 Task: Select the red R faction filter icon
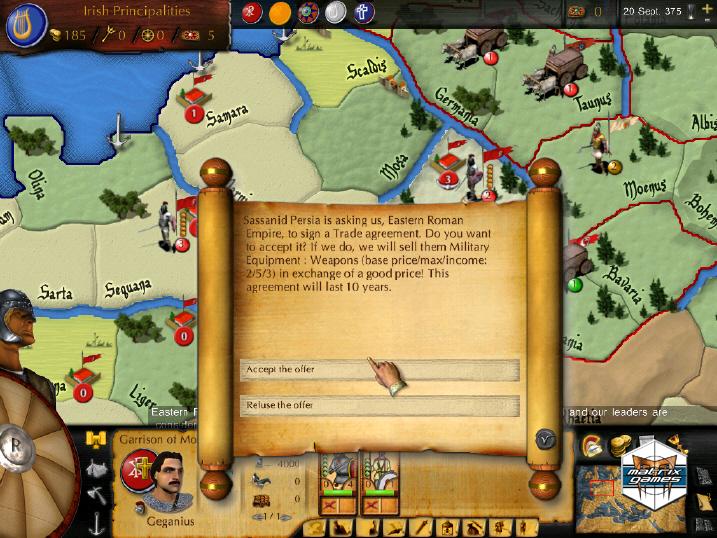pyautogui.click(x=252, y=12)
